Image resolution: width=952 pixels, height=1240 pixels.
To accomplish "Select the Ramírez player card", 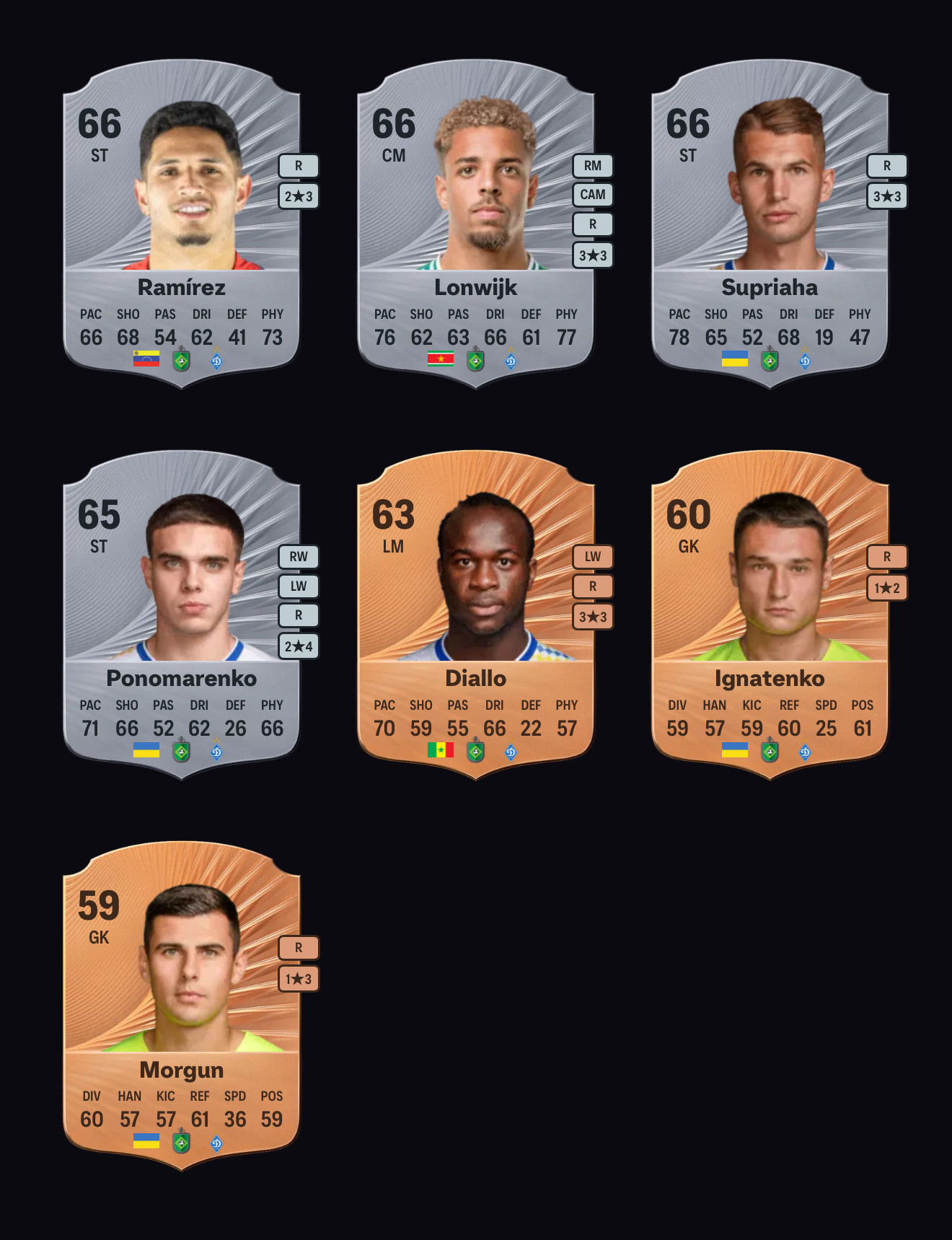I will click(182, 224).
